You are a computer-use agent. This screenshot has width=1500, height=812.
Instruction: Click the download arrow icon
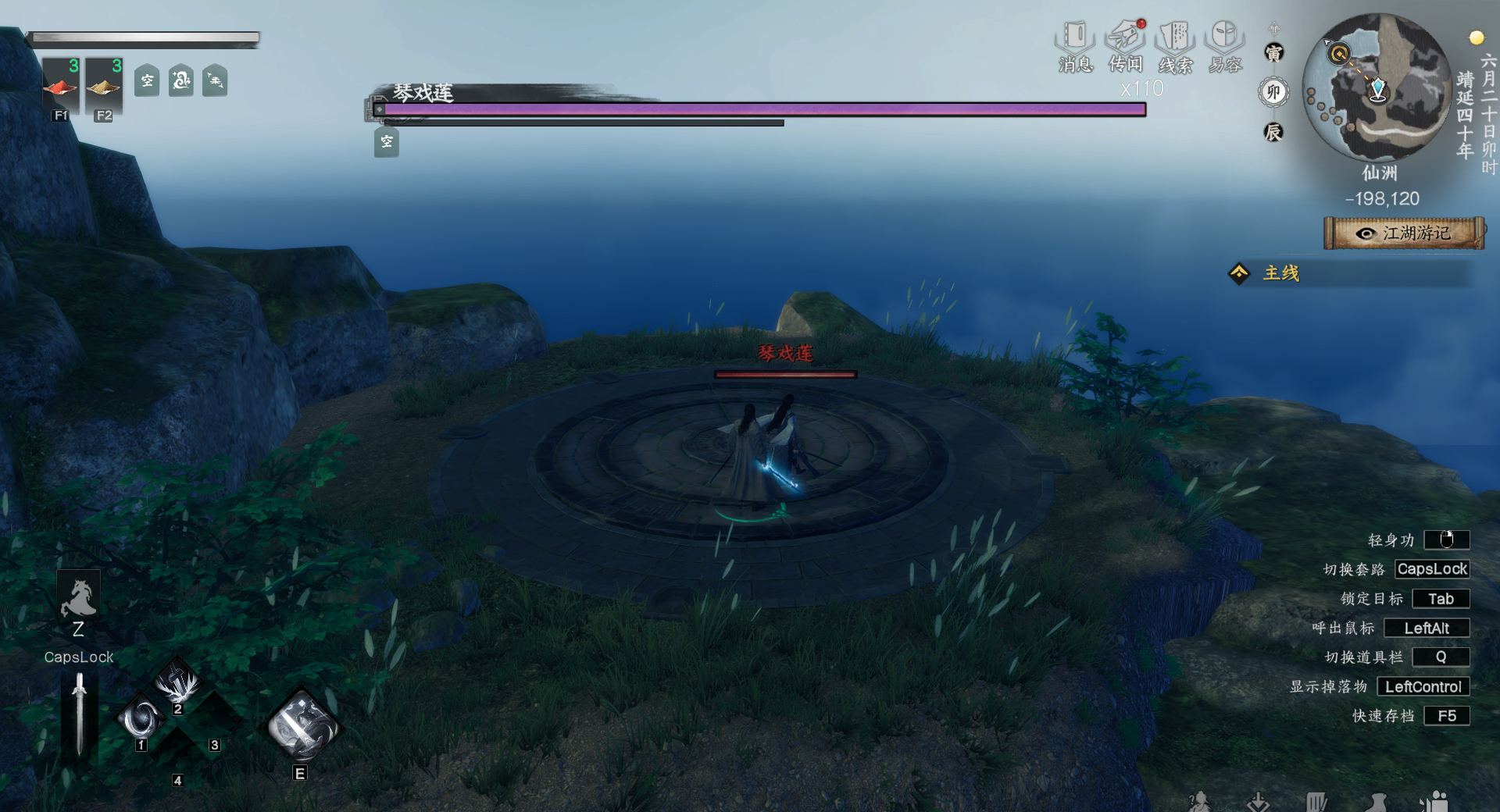(x=1258, y=802)
